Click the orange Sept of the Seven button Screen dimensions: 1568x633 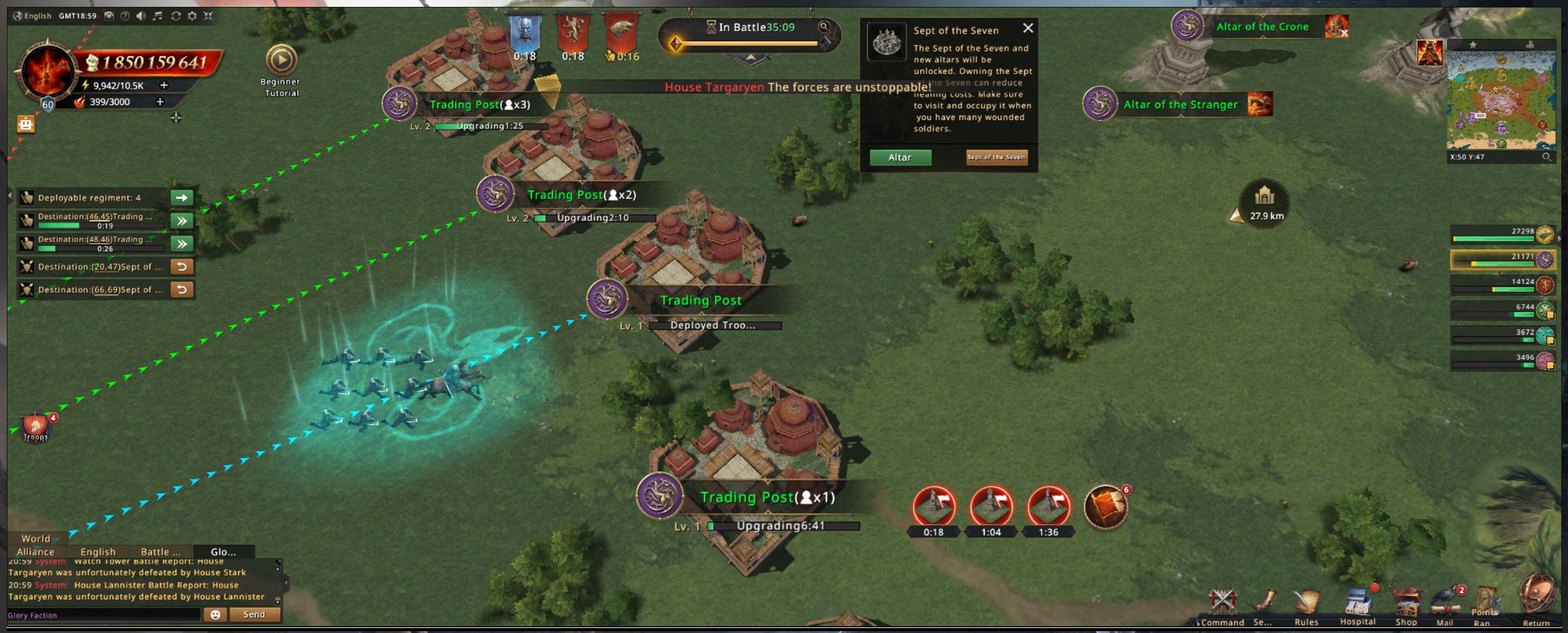click(996, 157)
